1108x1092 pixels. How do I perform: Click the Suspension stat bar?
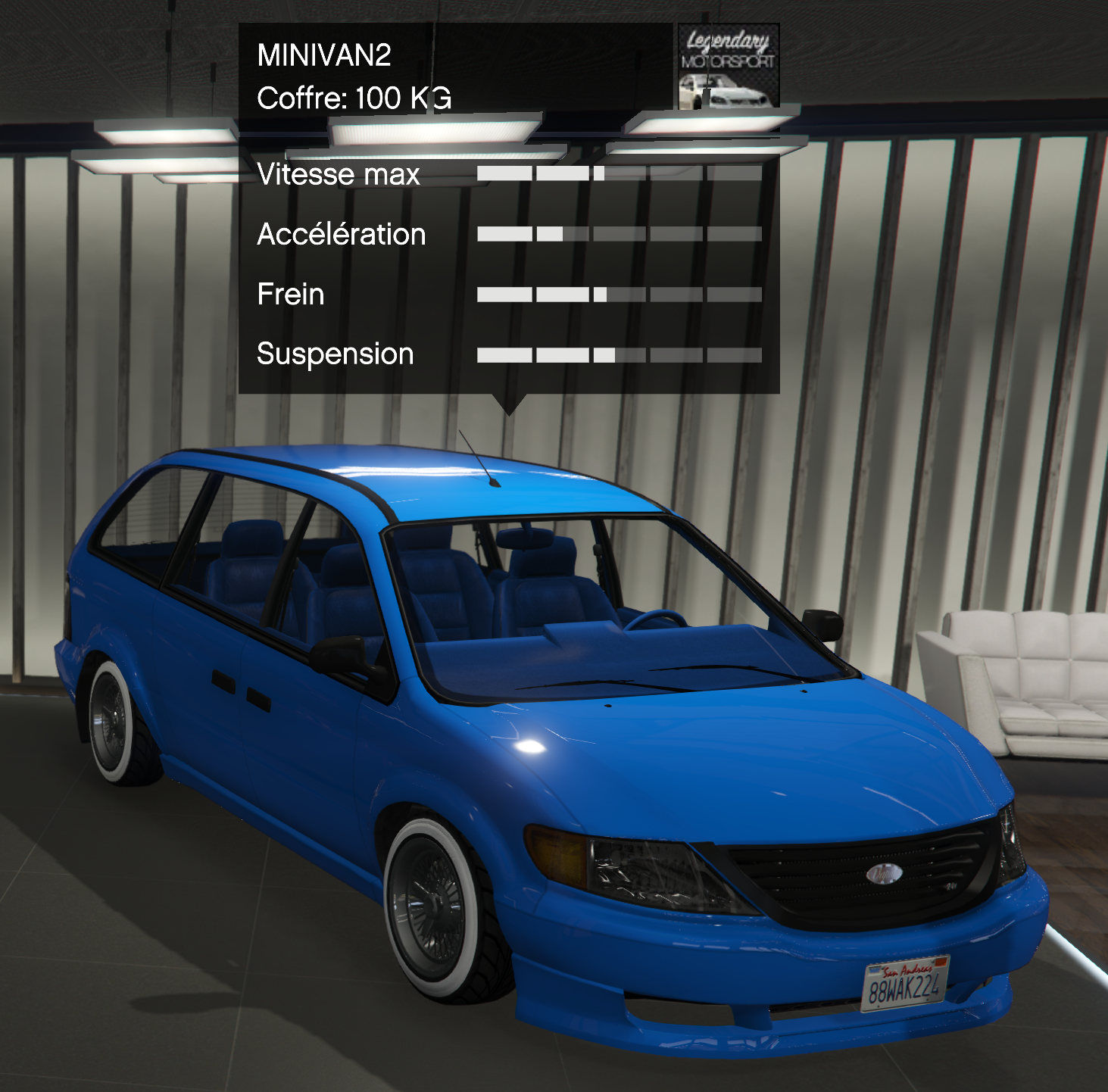(620, 354)
